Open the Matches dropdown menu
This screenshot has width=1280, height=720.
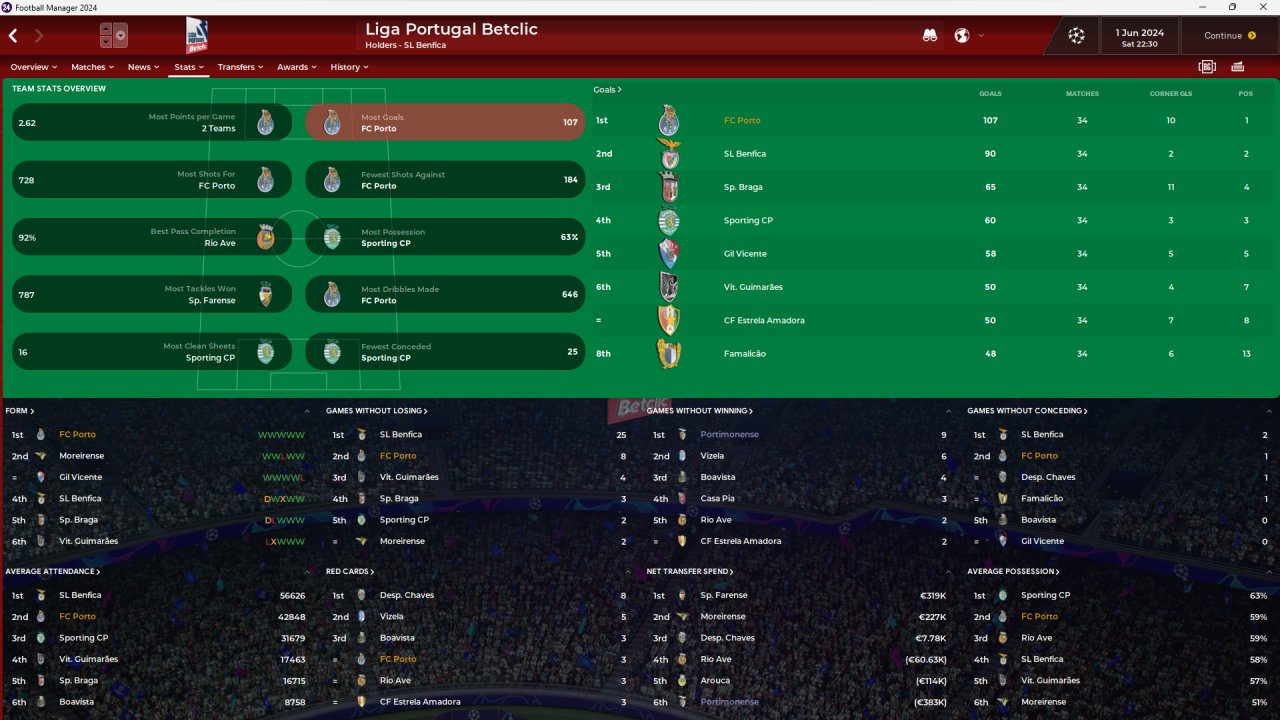(x=92, y=67)
